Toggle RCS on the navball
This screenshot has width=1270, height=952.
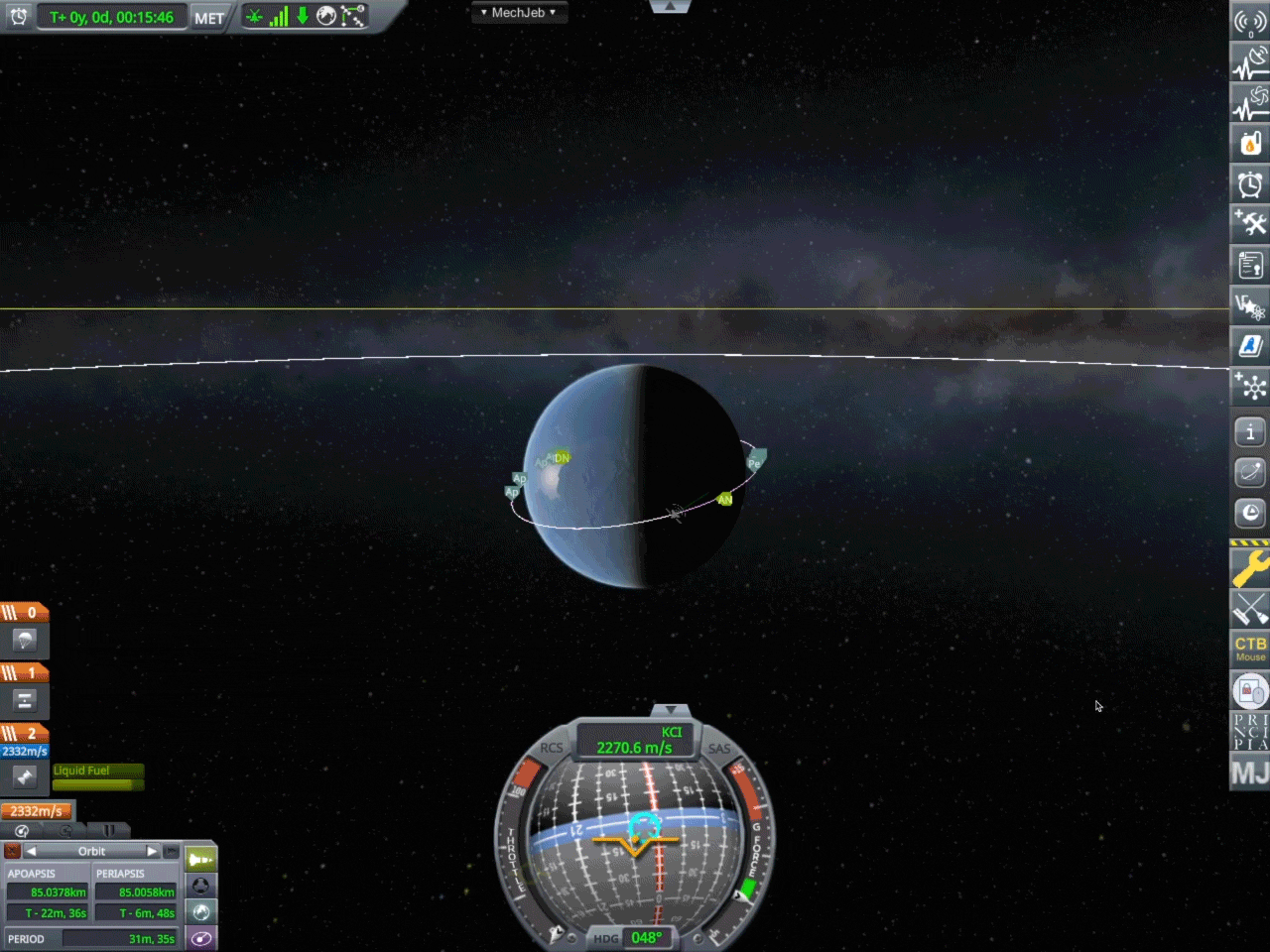tap(552, 748)
